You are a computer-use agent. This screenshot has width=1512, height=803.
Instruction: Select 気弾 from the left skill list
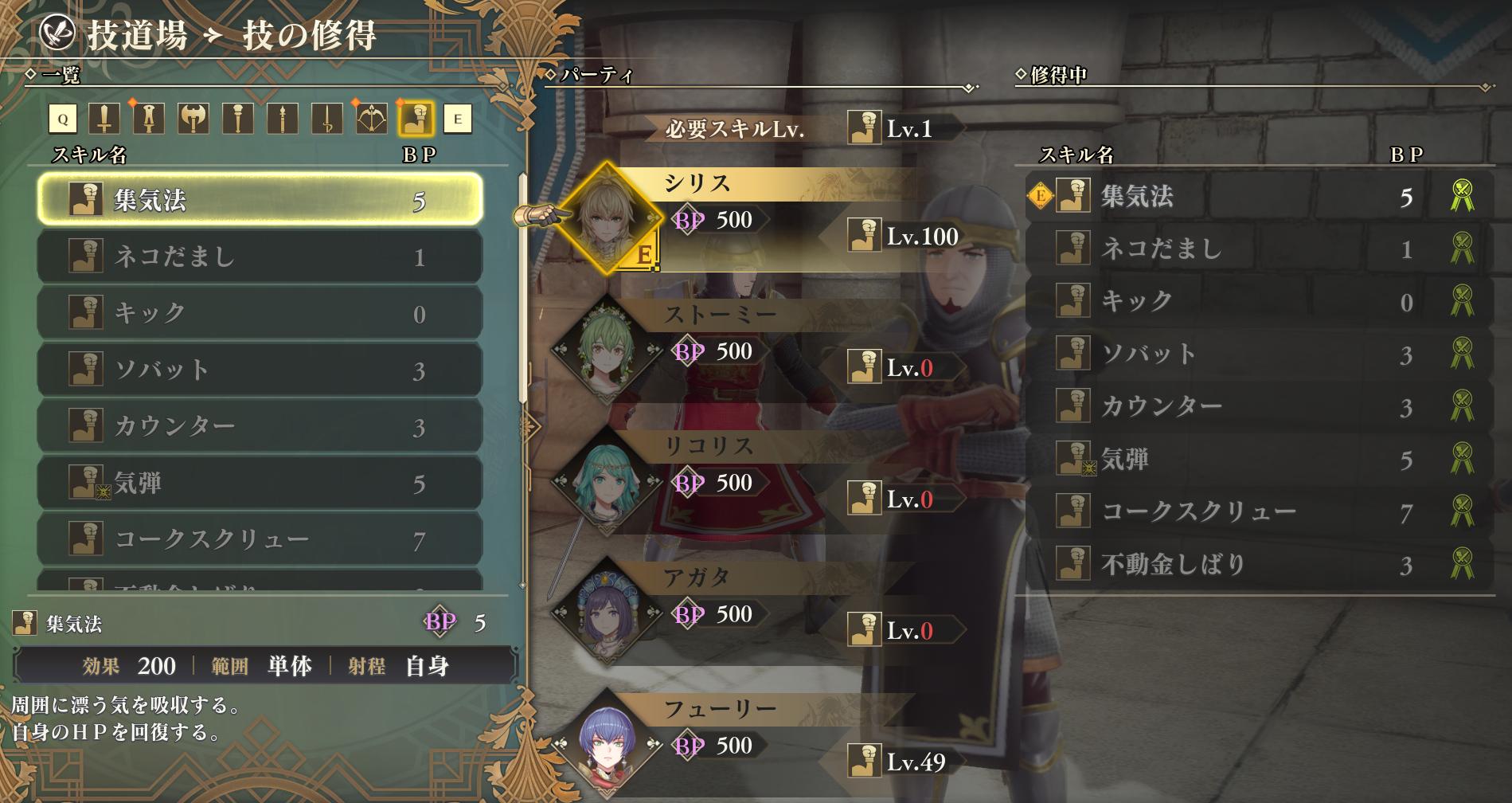click(x=260, y=483)
